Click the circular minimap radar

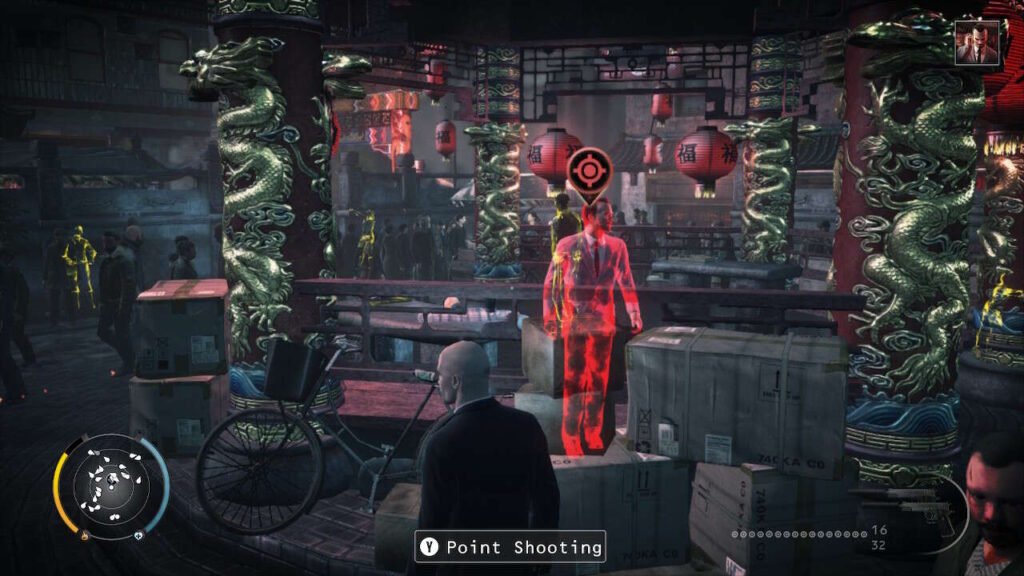tap(111, 487)
